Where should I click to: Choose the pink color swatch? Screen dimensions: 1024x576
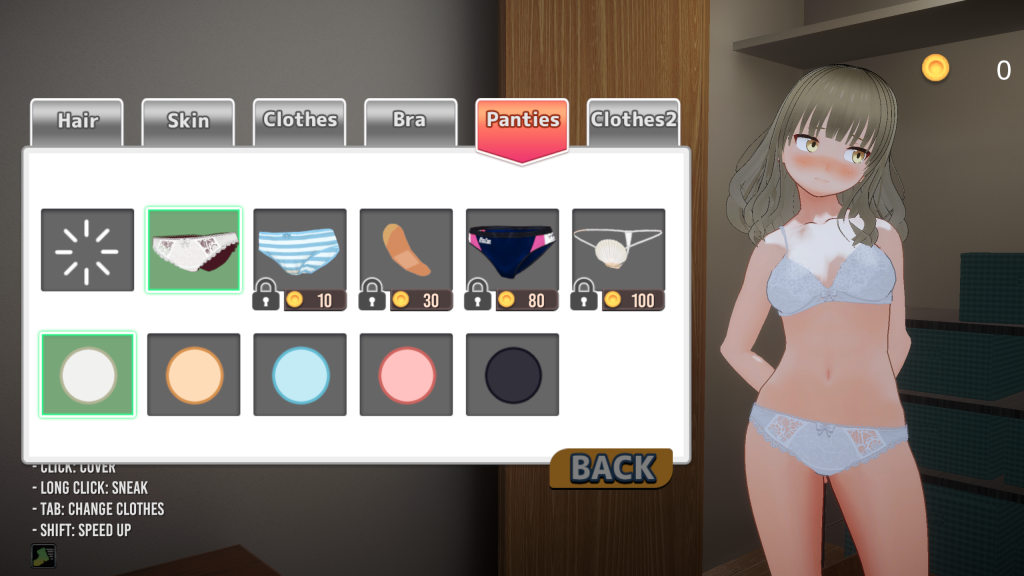pos(406,375)
